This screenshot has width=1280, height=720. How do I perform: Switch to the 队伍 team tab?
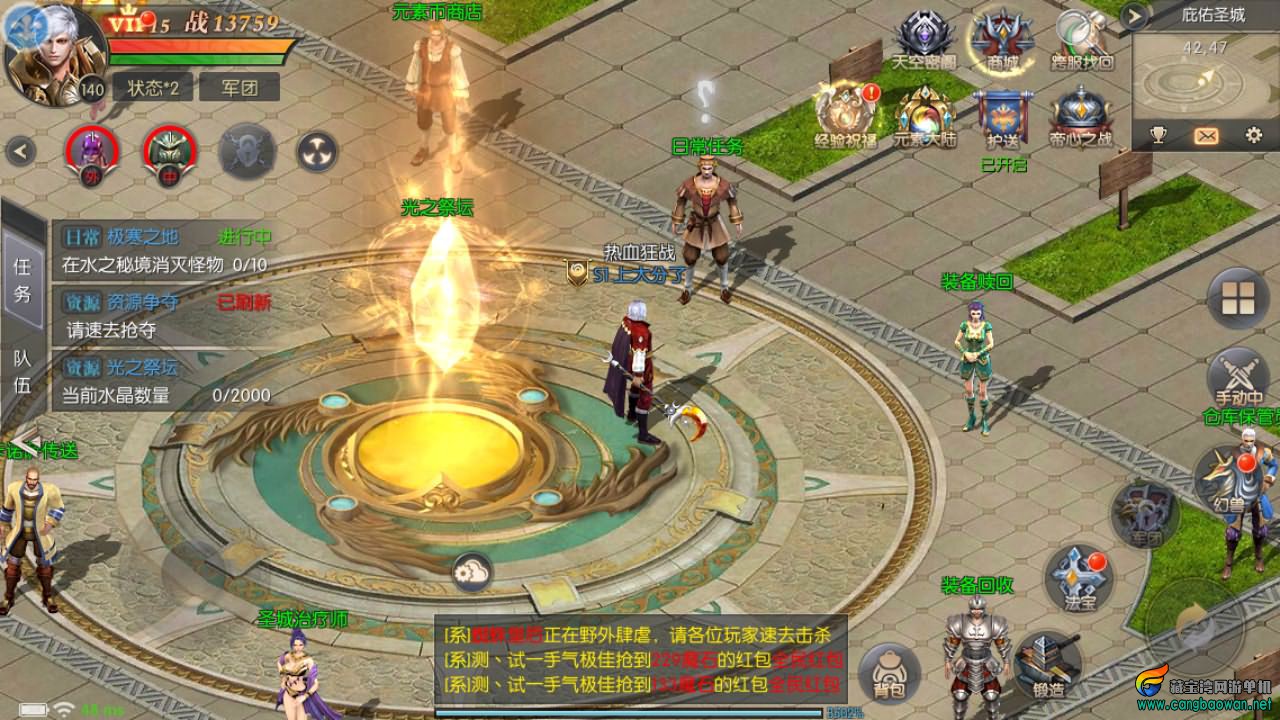pos(22,371)
